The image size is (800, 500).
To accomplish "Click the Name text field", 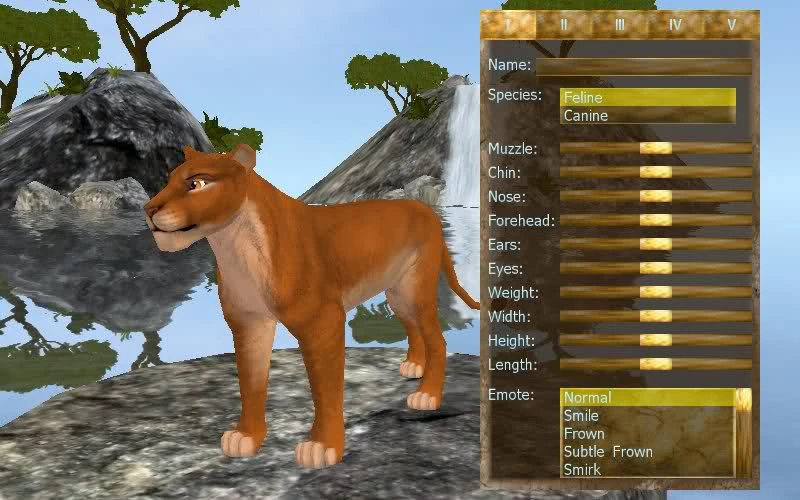I will [644, 67].
